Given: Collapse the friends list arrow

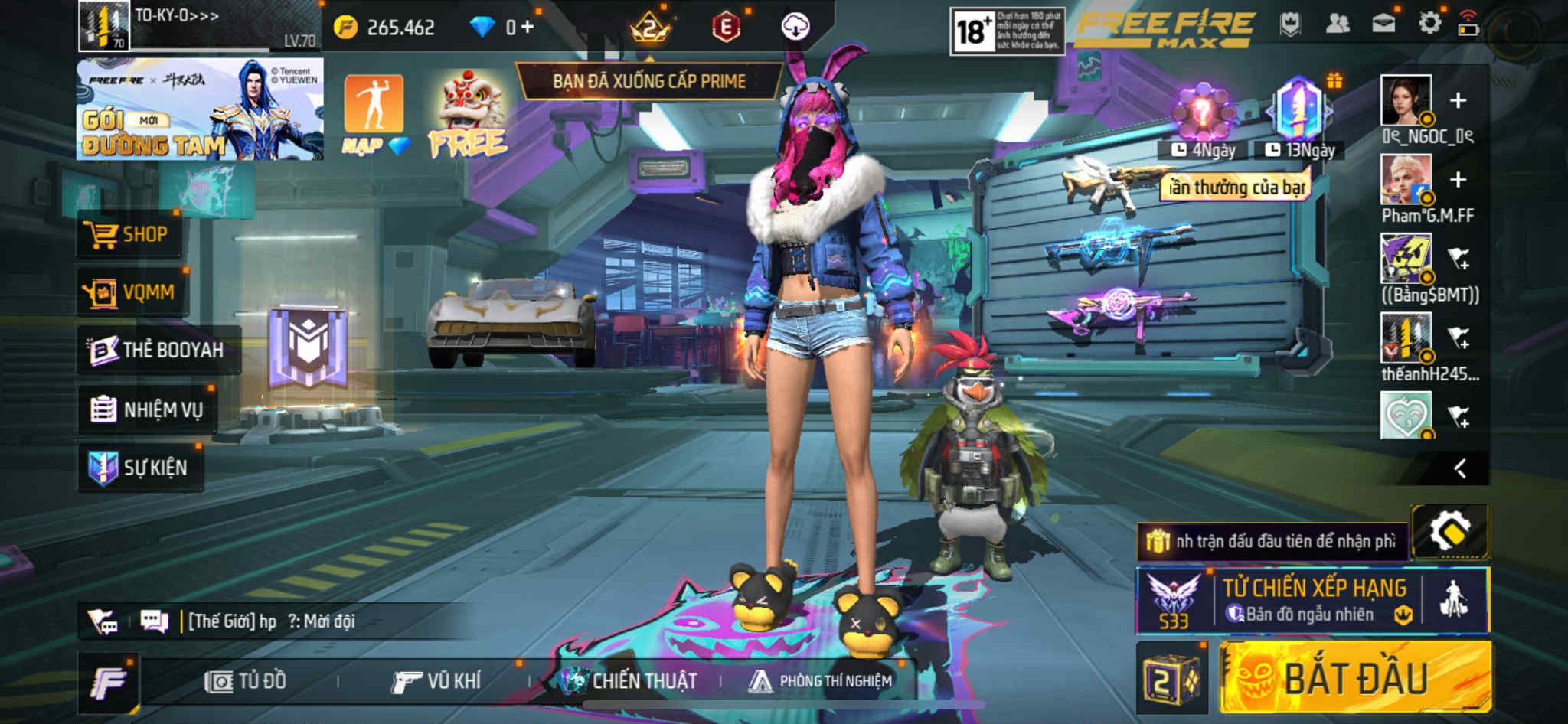Looking at the screenshot, I should pos(1460,468).
